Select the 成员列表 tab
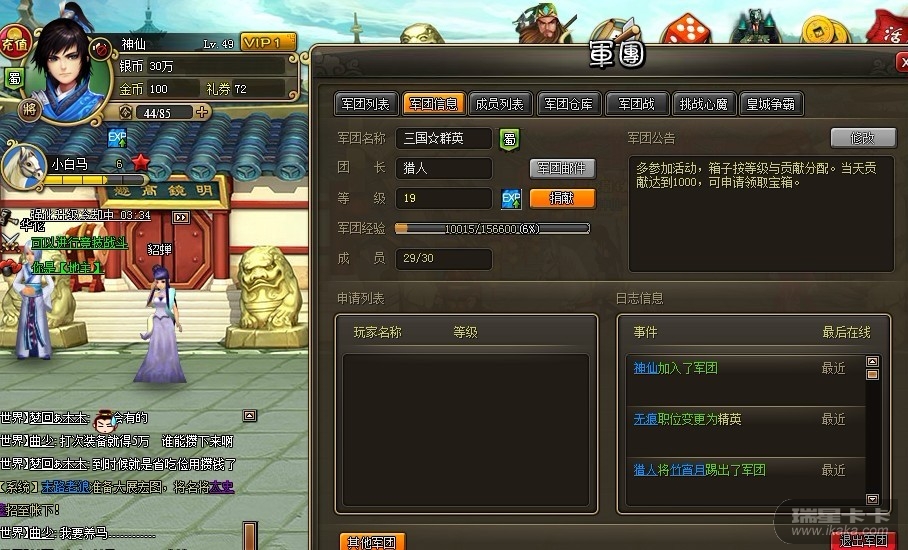Screen dimensions: 908x550 click(499, 104)
